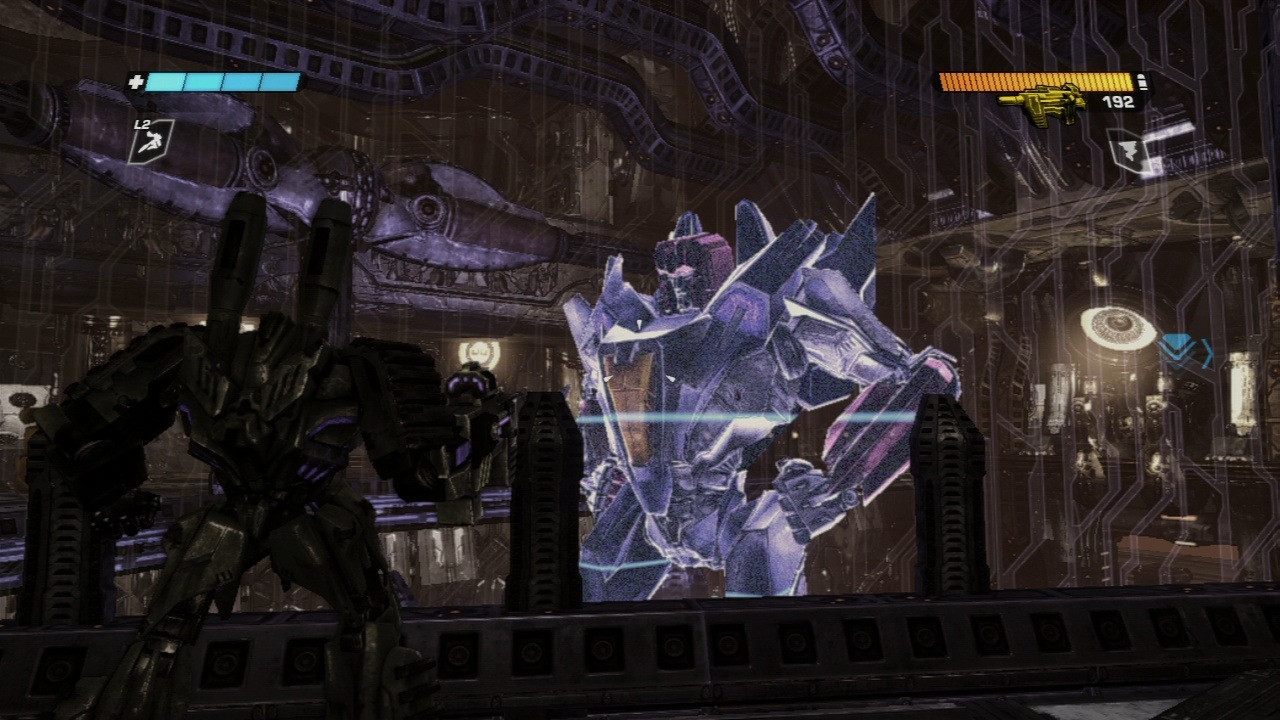Activate the dash ability icon

click(151, 140)
